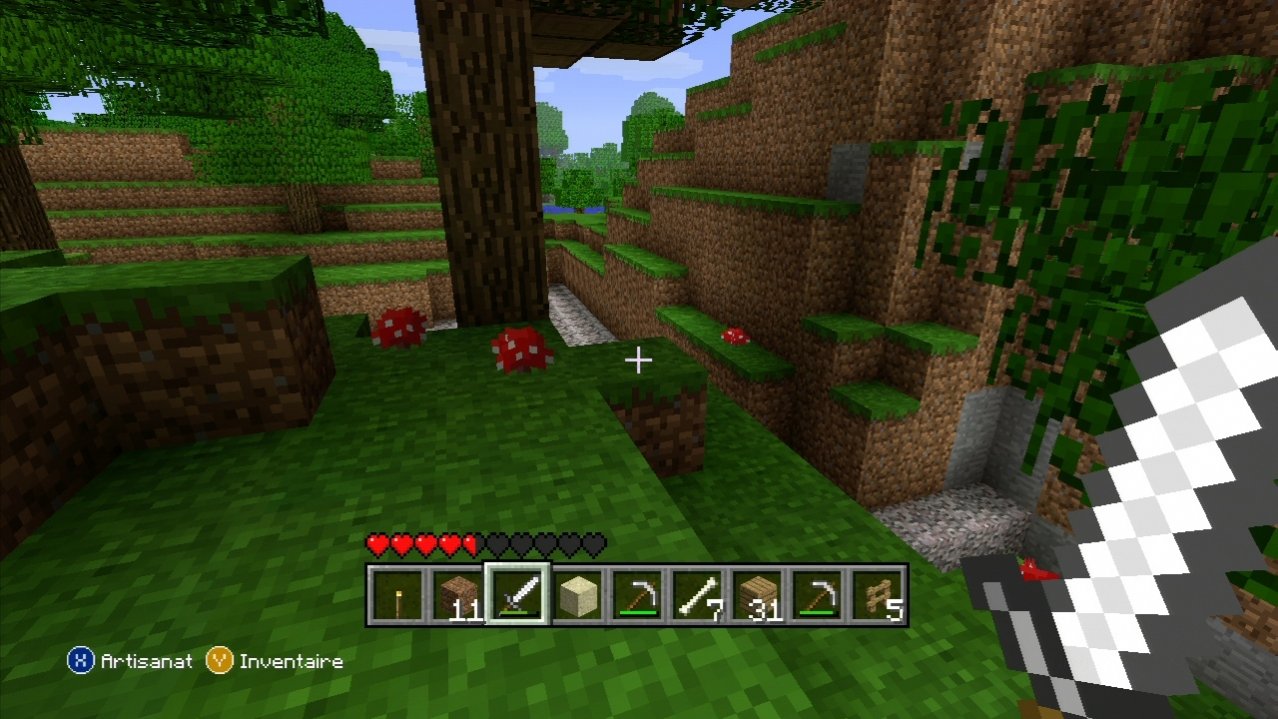Select the stack of 7 bones
The height and width of the screenshot is (719, 1278).
[x=697, y=596]
